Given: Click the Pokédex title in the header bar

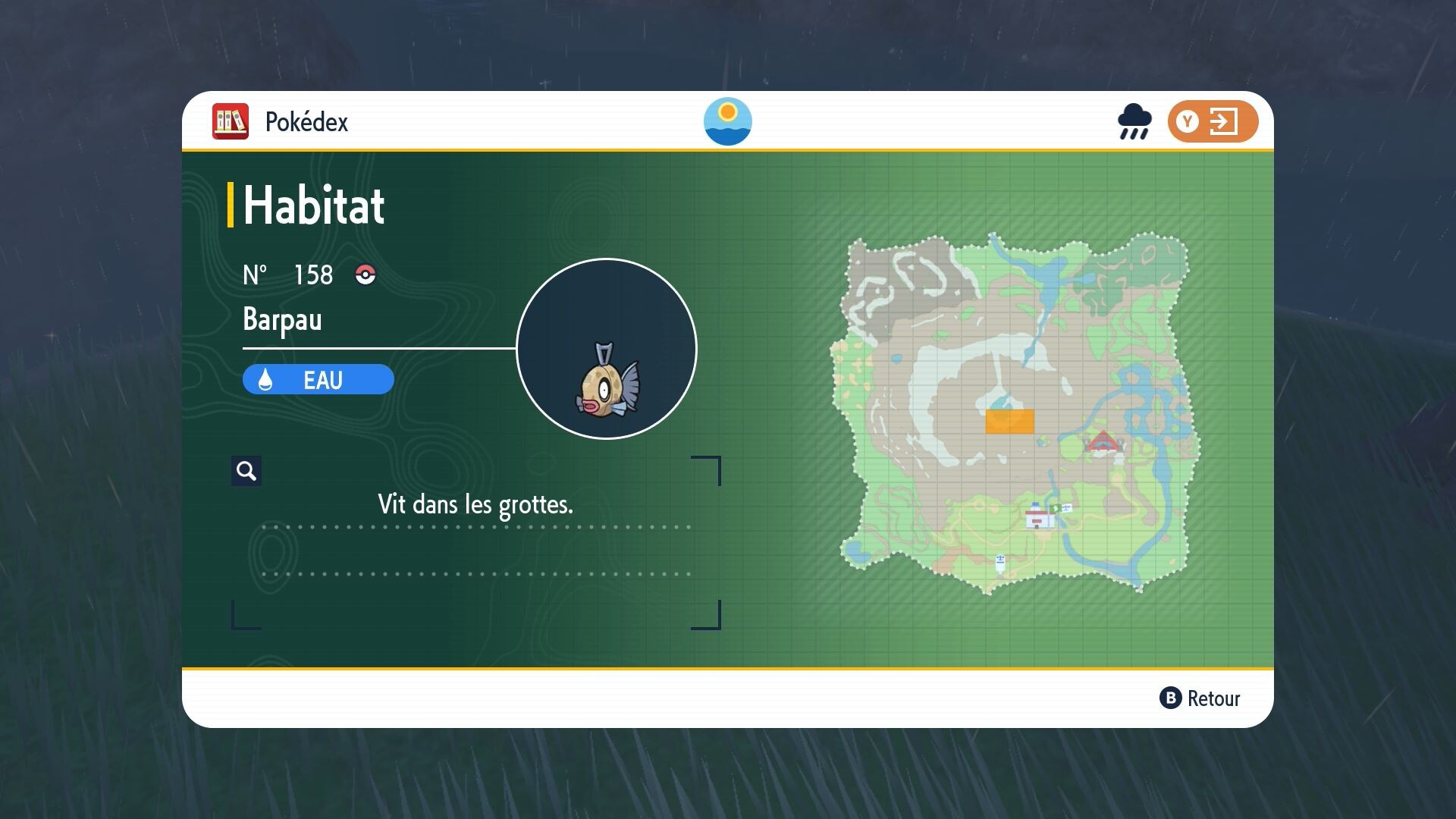Looking at the screenshot, I should click(306, 121).
